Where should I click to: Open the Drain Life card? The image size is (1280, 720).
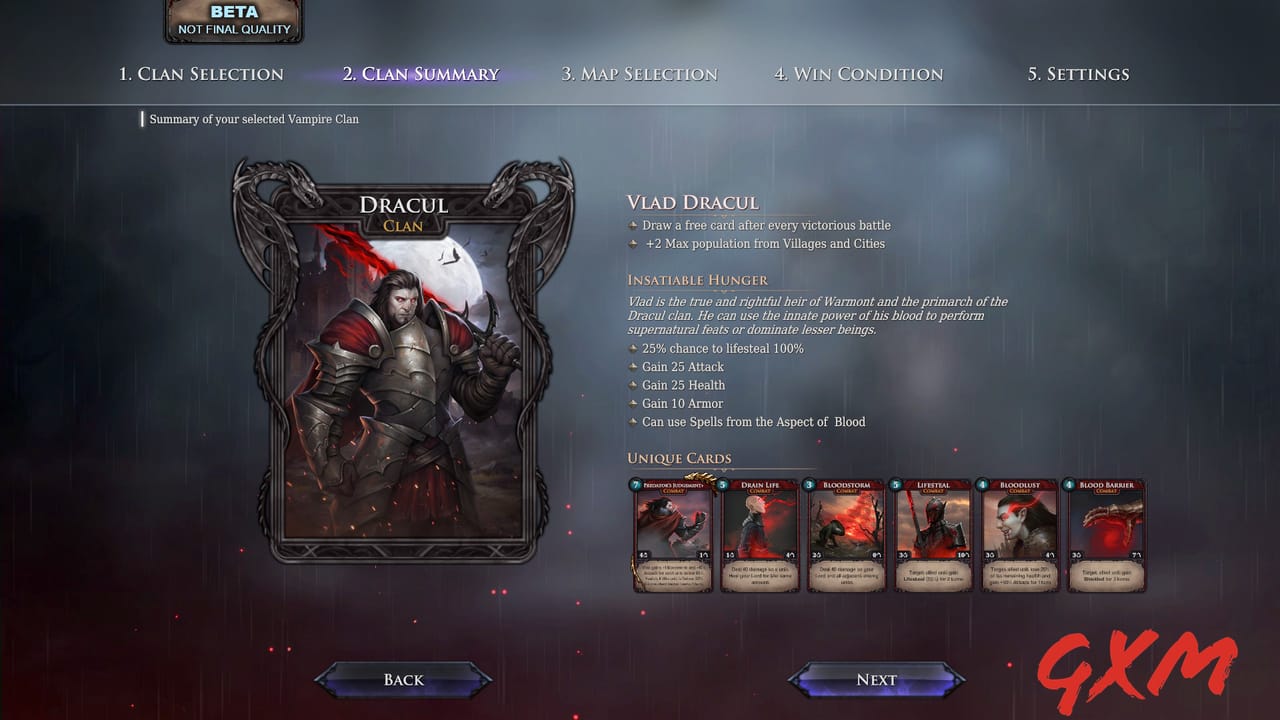760,536
